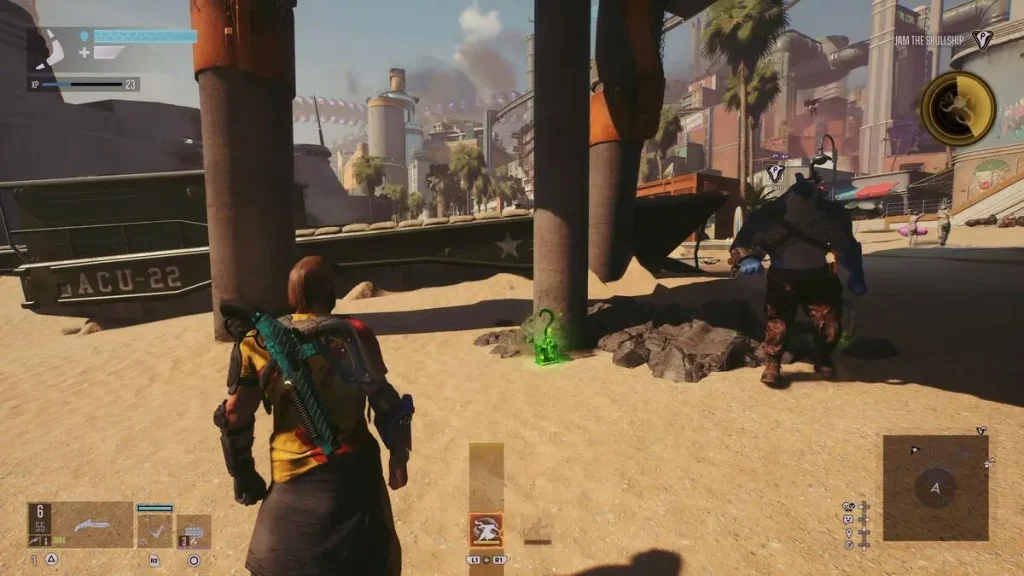This screenshot has width=1024, height=576.
Task: Trigger the orange ultimate ability icon
Action: 486,529
